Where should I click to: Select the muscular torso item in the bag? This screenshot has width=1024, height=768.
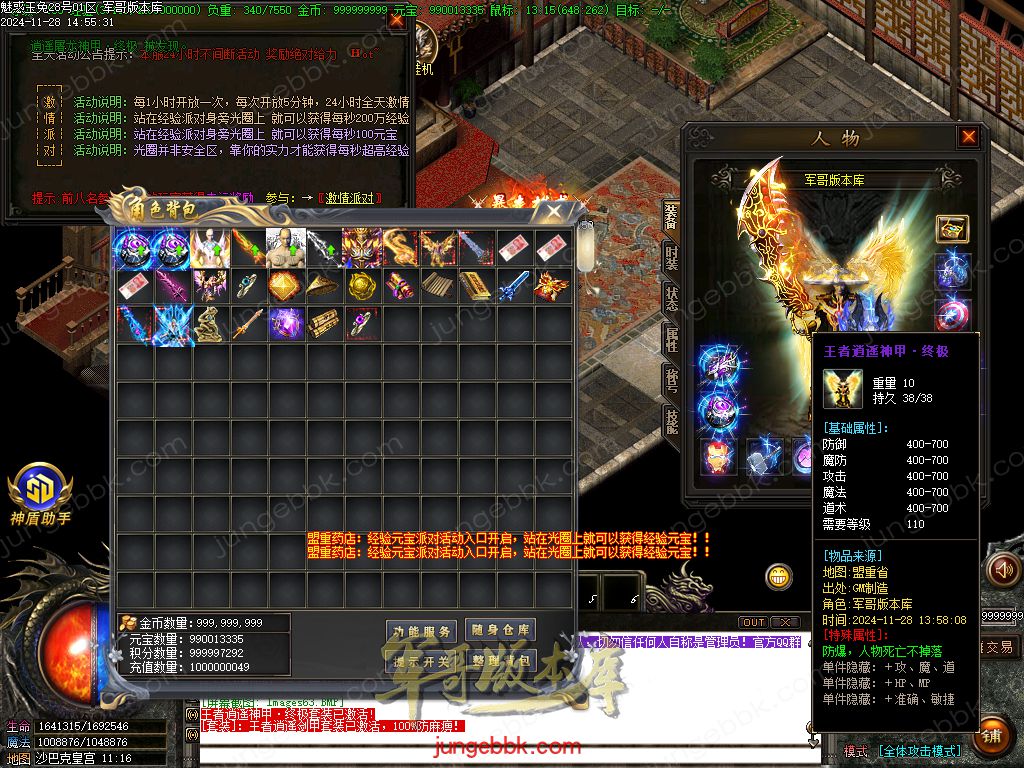(285, 248)
